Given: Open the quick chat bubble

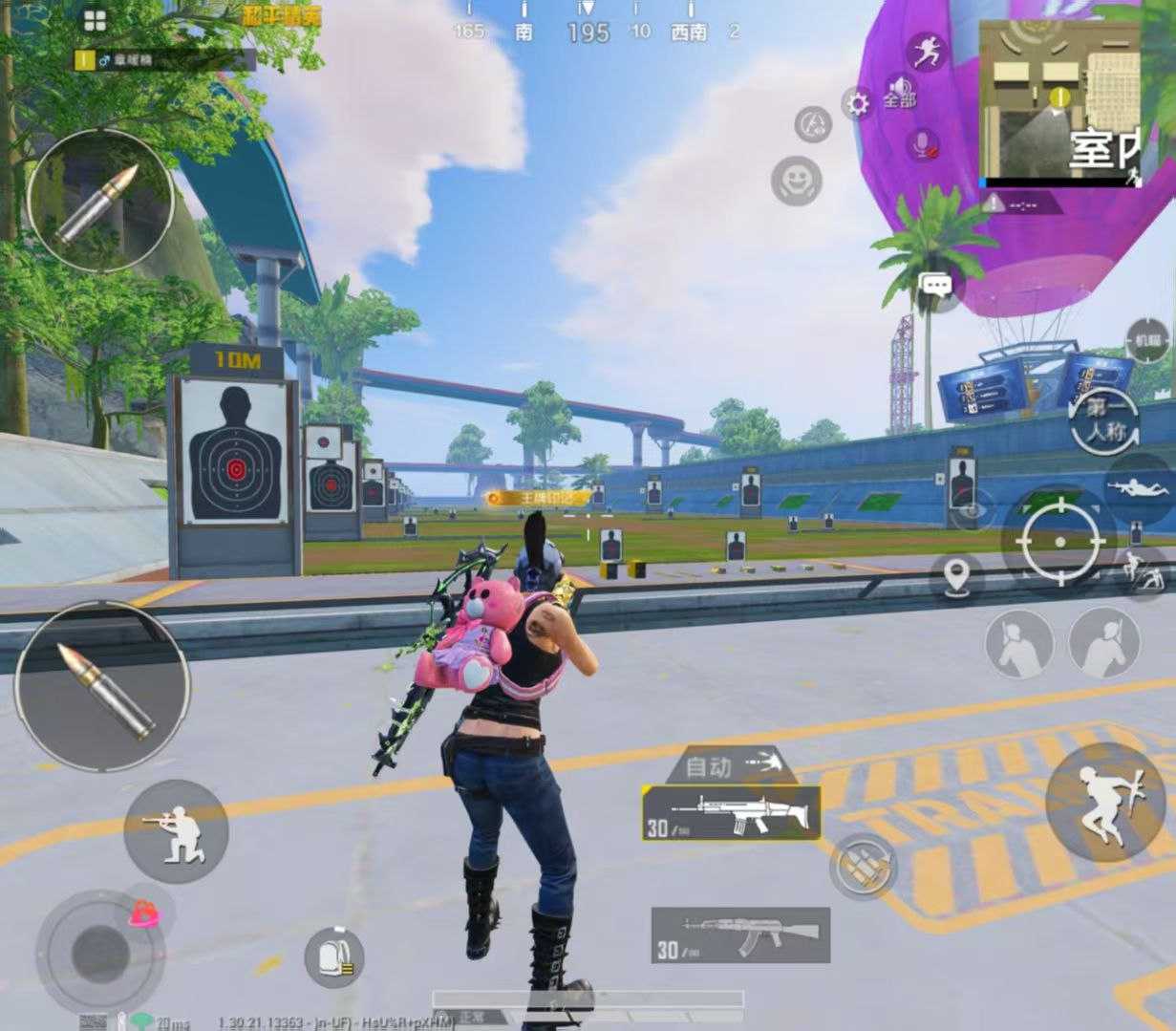Looking at the screenshot, I should [x=936, y=285].
